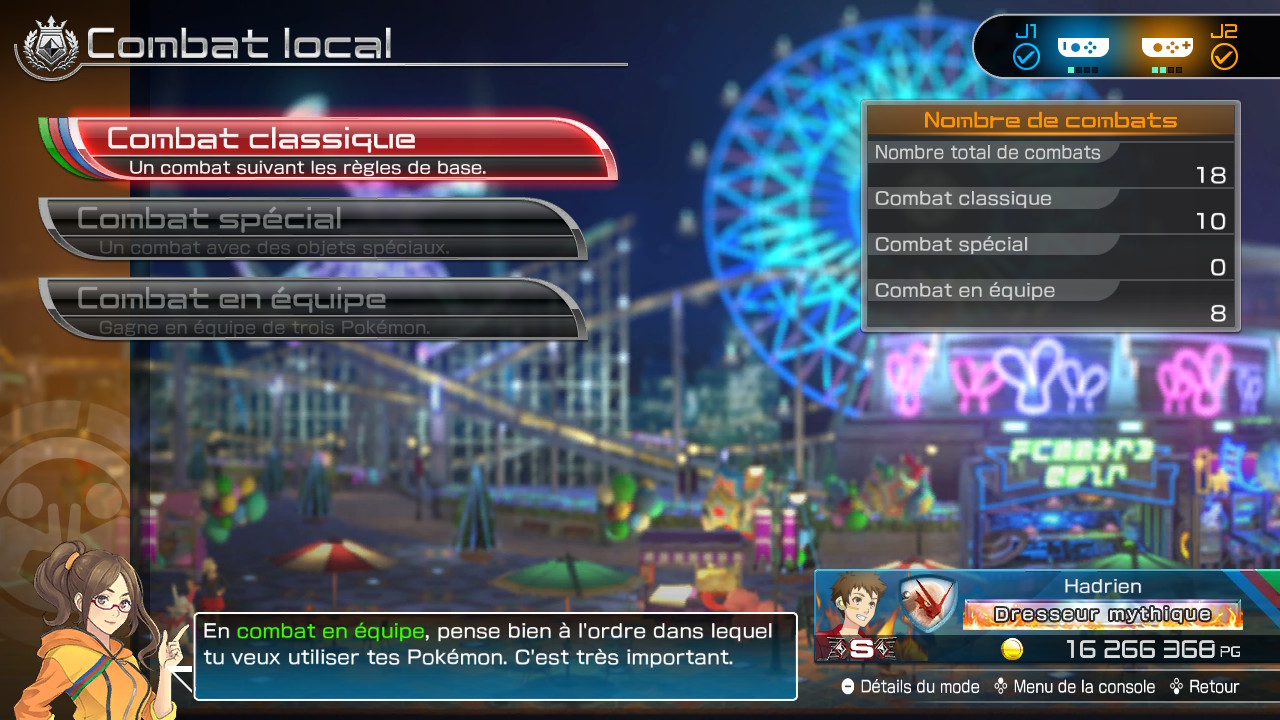Open the Combat en équipe mode
This screenshot has height=720, width=1280.
click(x=312, y=309)
